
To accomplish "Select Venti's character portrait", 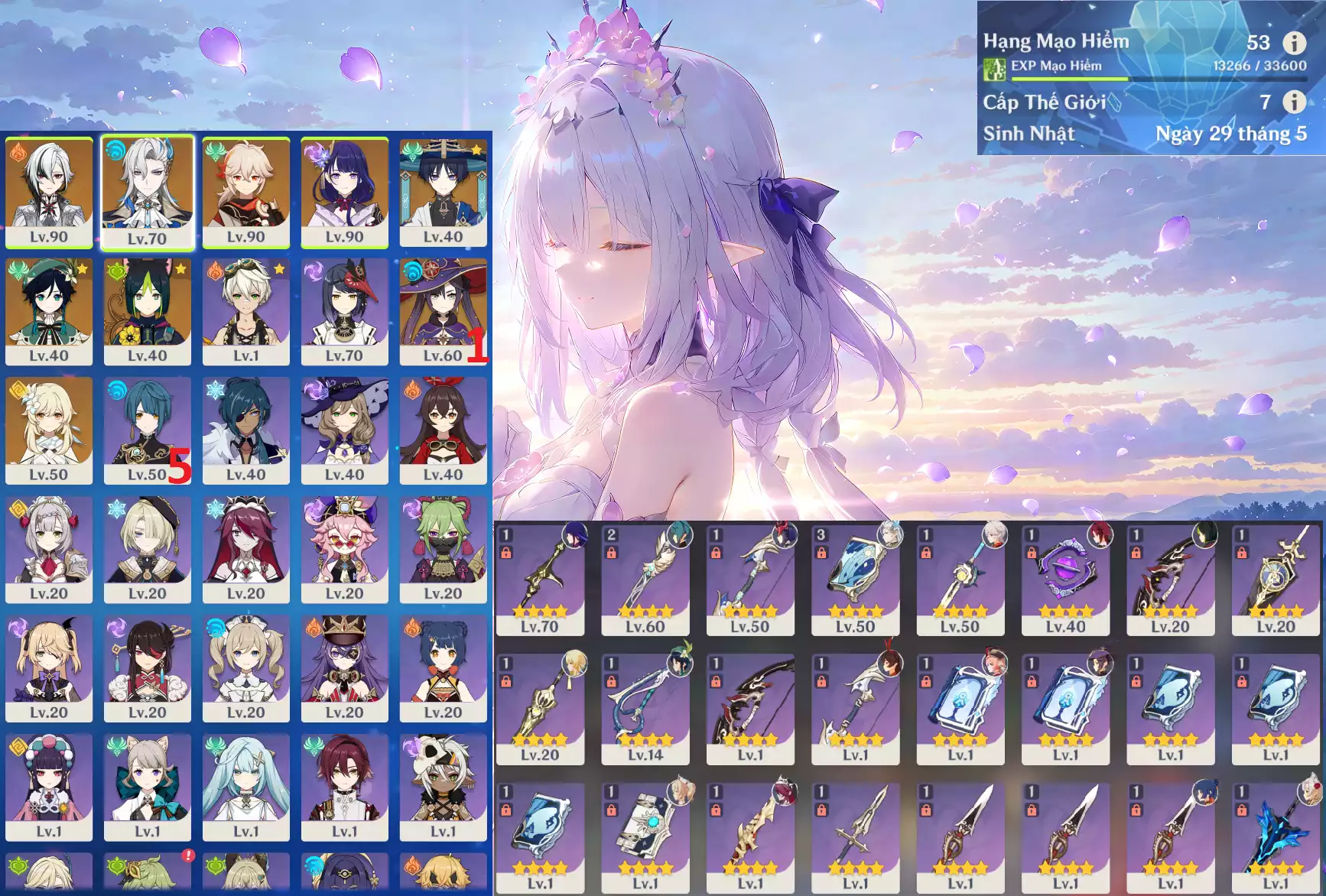I will click(x=49, y=311).
